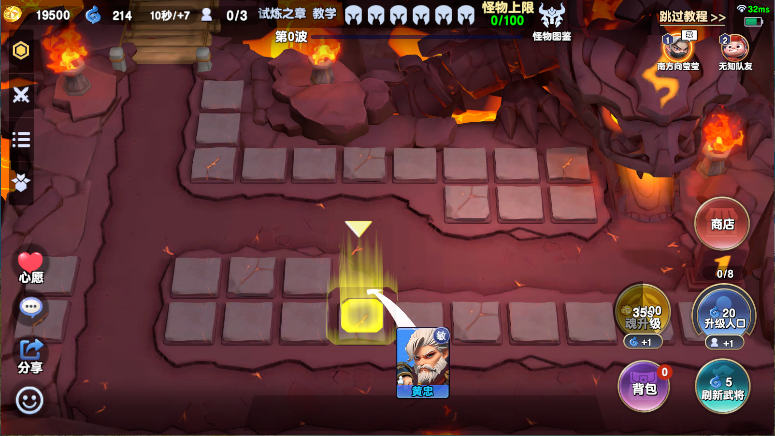The image size is (775, 436).
Task: Open the beetle emblem sidebar icon
Action: click(21, 182)
